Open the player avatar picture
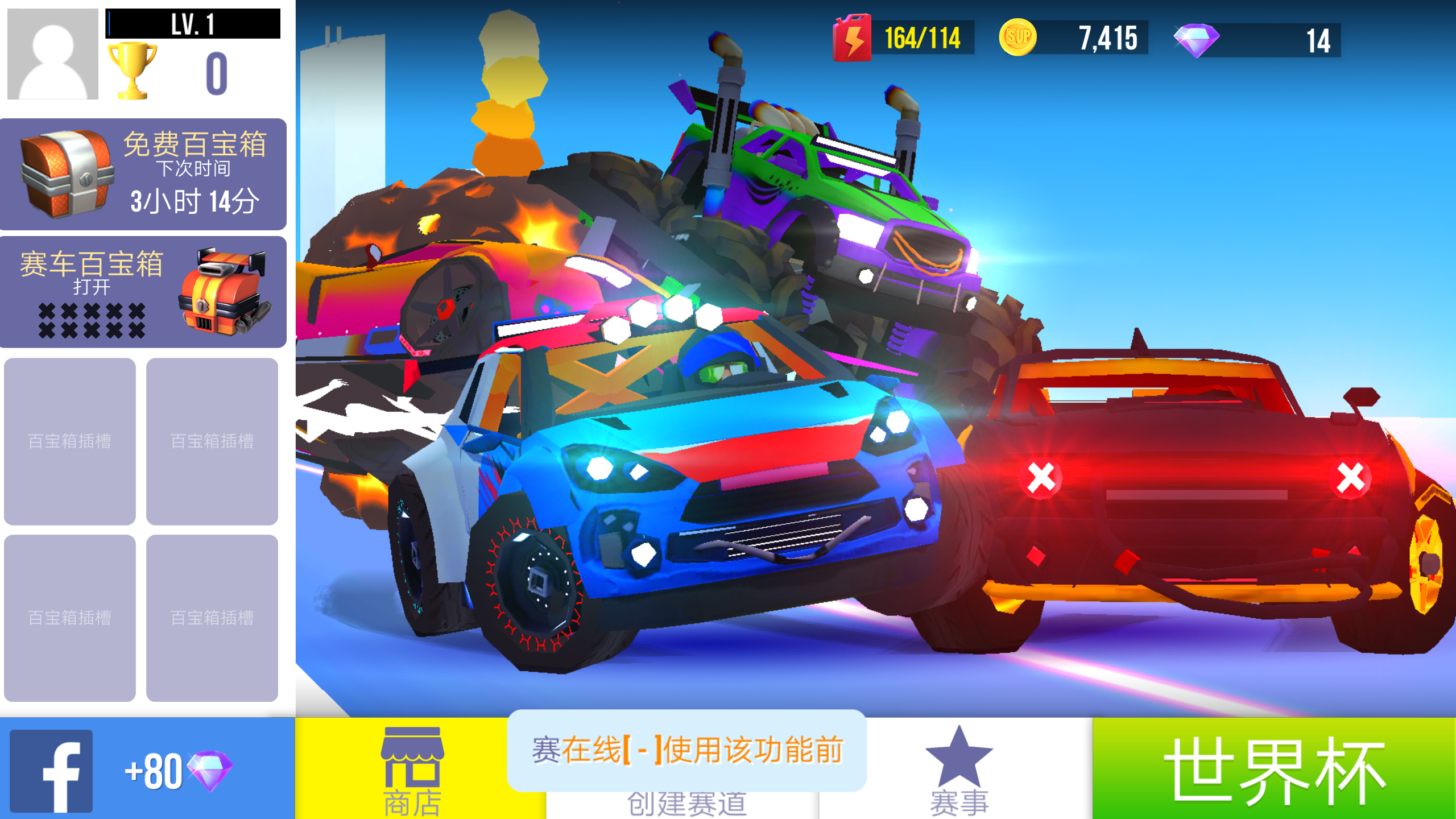Screen dimensions: 1456x819 (52, 52)
